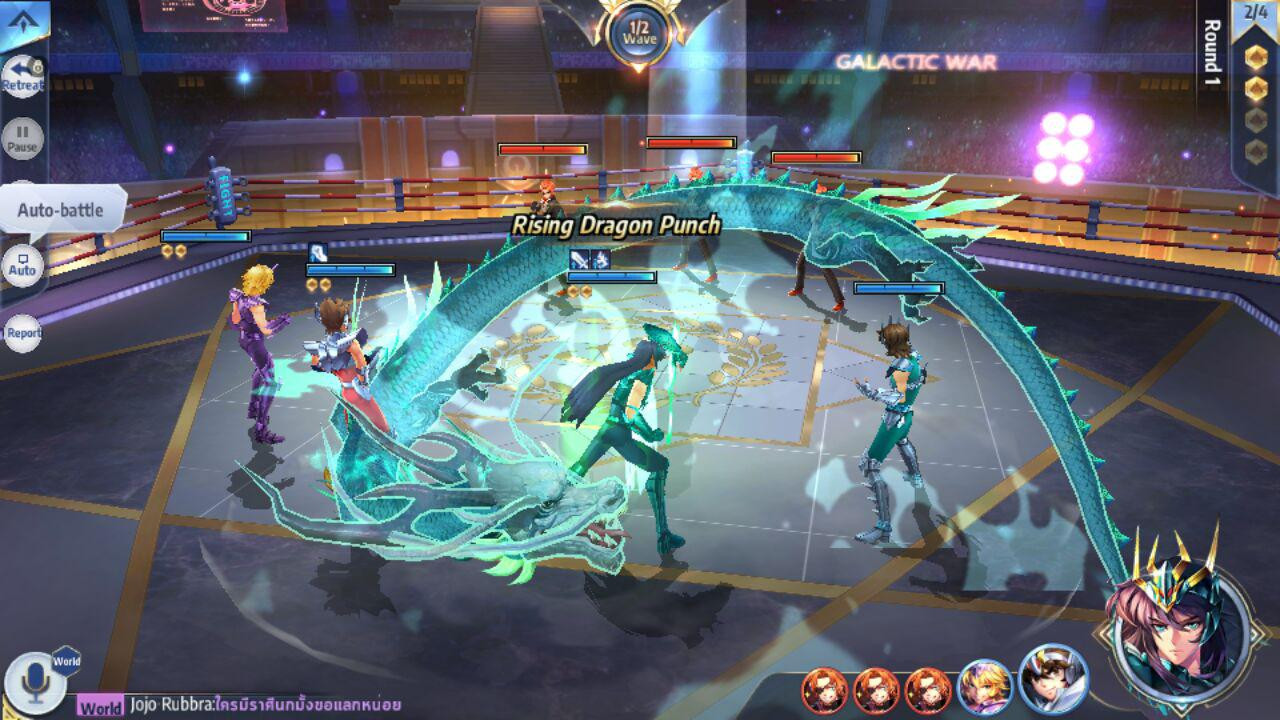Open the World channel selector badge
1280x720 pixels.
pos(67,661)
